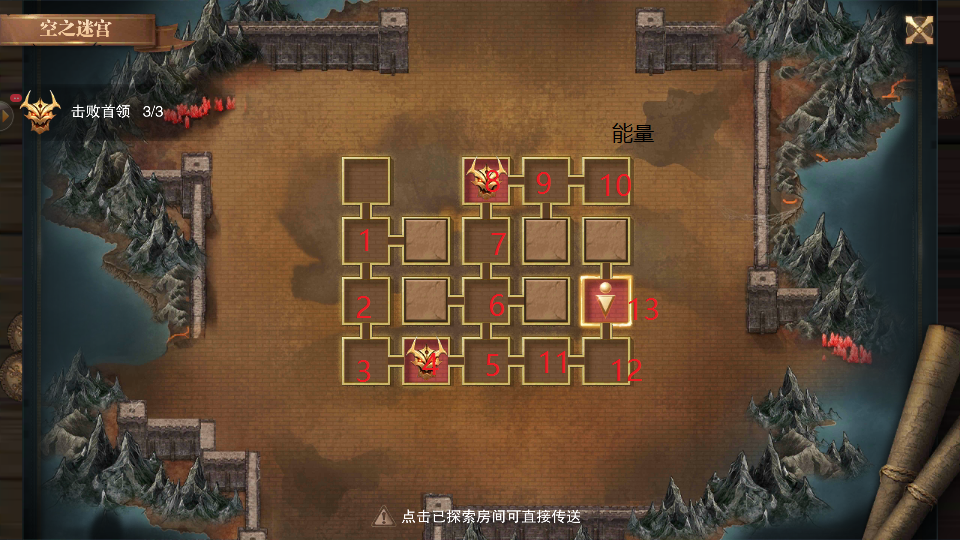Choose the boss room numbered 8

point(487,181)
